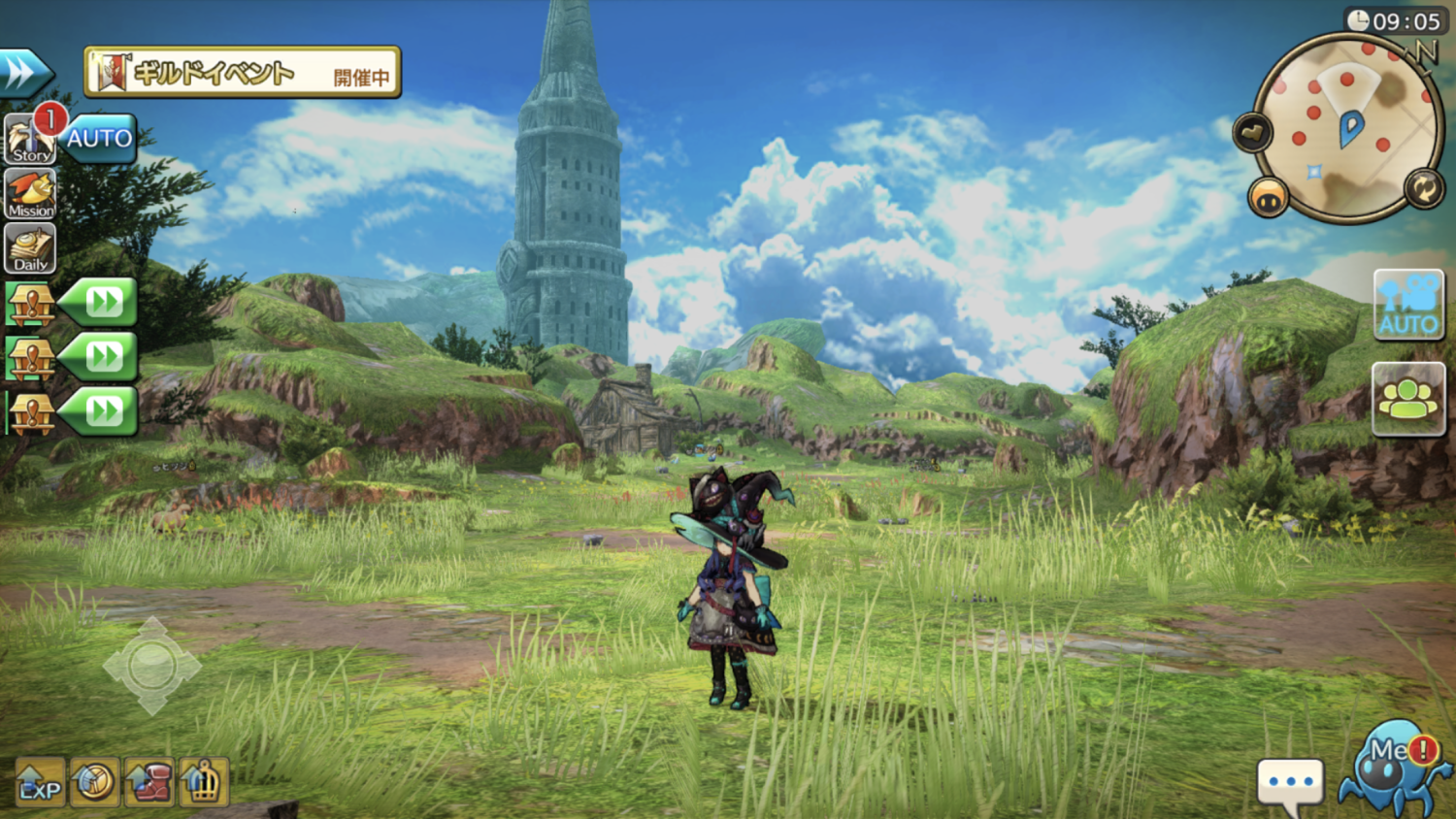1456x819 pixels.
Task: Tap the virtual movement joystick
Action: (x=151, y=667)
